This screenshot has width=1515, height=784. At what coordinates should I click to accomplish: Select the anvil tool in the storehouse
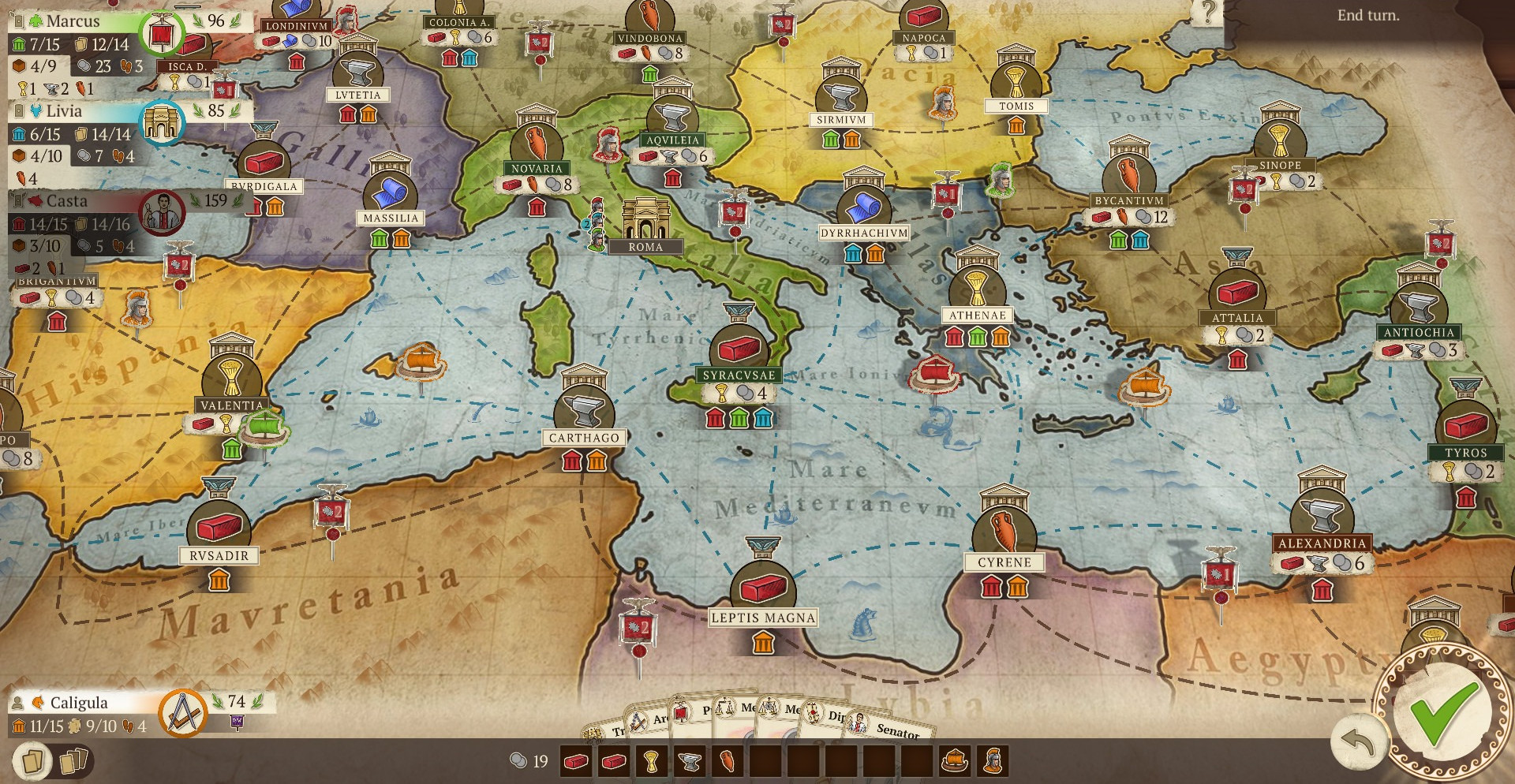[x=689, y=762]
